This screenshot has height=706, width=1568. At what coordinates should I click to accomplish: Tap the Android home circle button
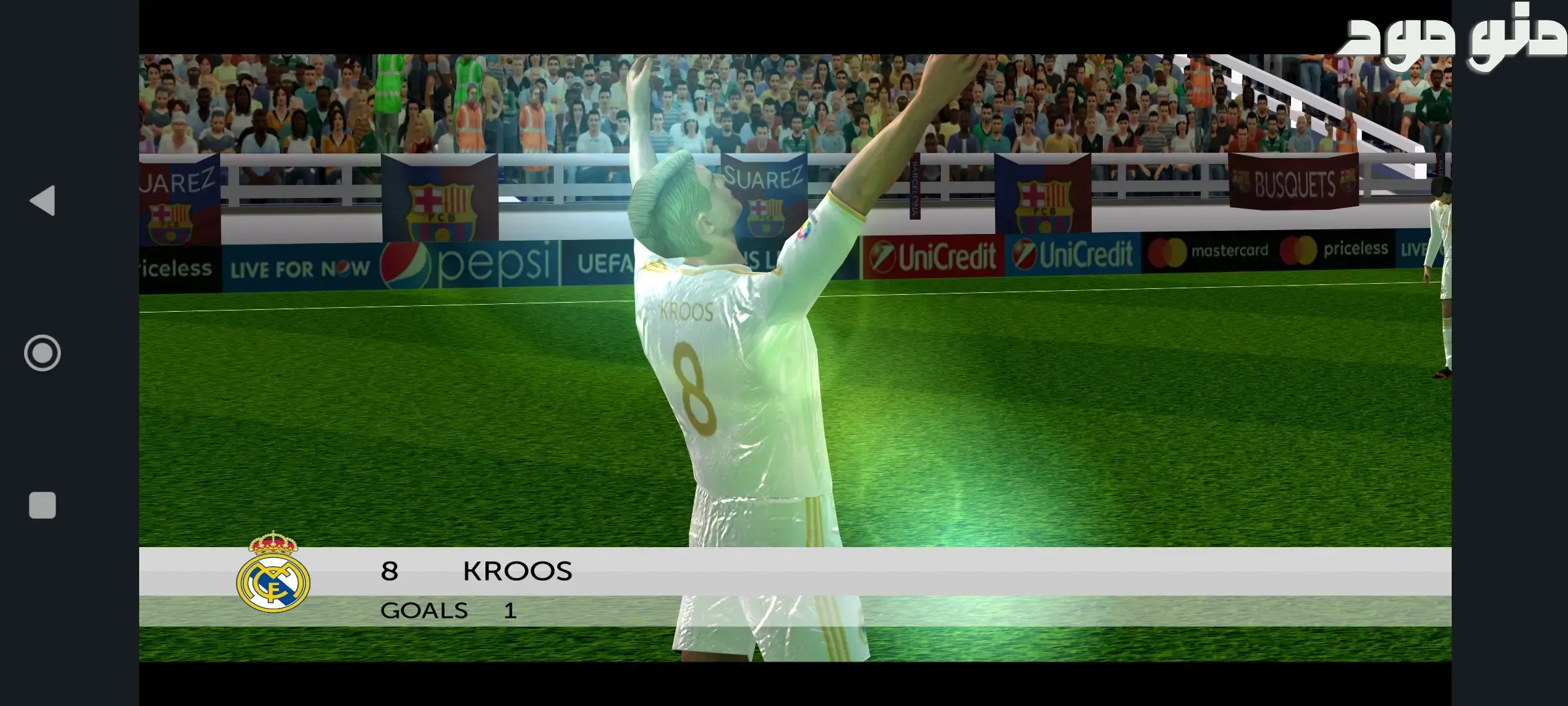[42, 353]
